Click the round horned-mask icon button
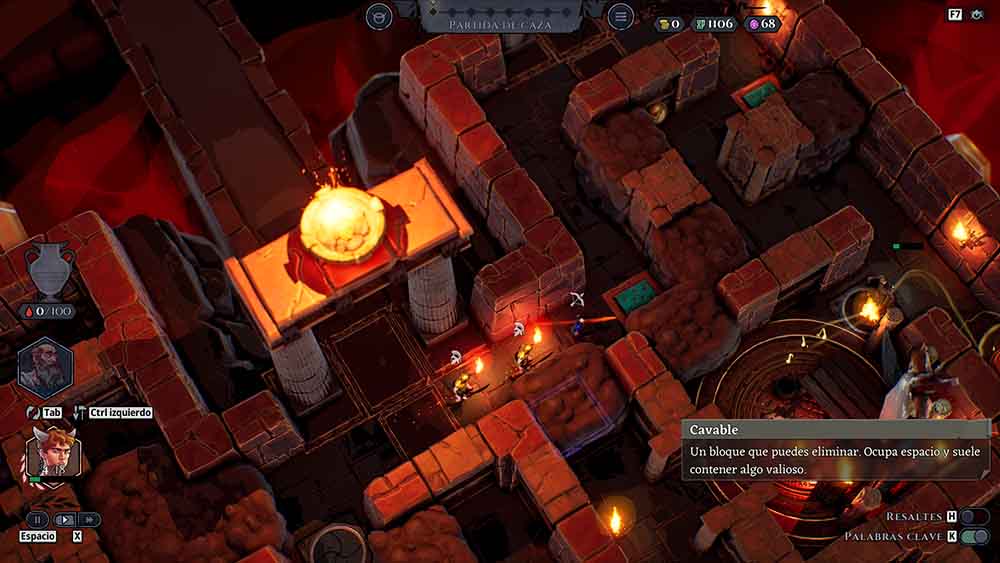 pos(379,16)
